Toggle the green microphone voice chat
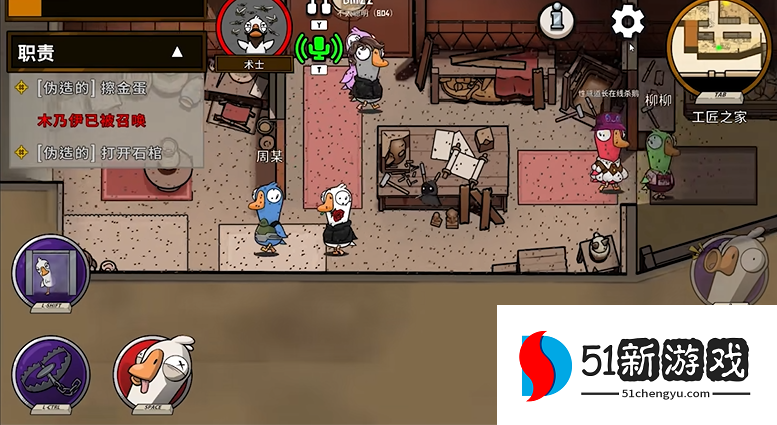Screen dimensions: 777x425 tap(318, 47)
